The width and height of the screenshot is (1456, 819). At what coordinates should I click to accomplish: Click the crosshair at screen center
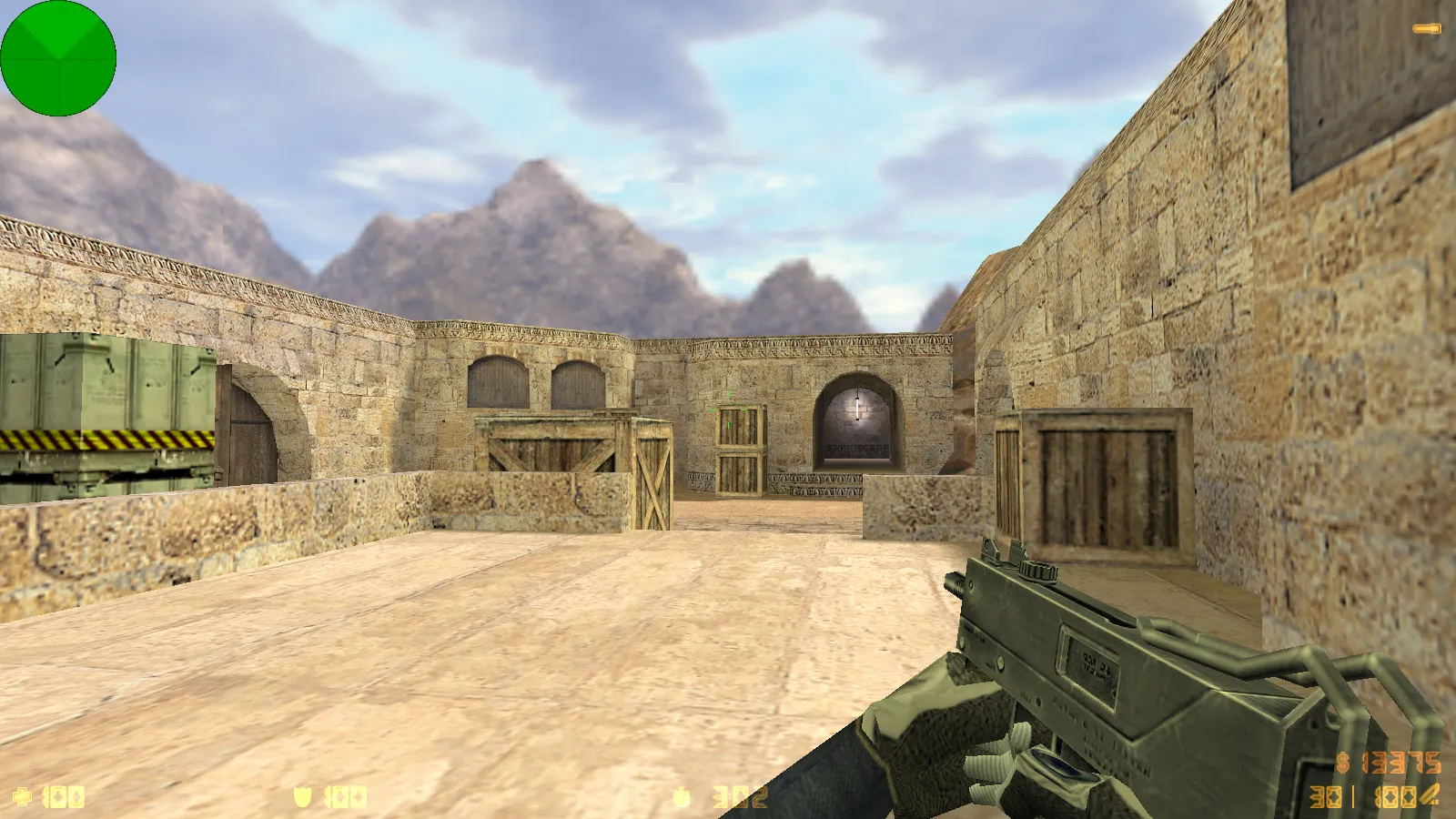click(x=728, y=409)
